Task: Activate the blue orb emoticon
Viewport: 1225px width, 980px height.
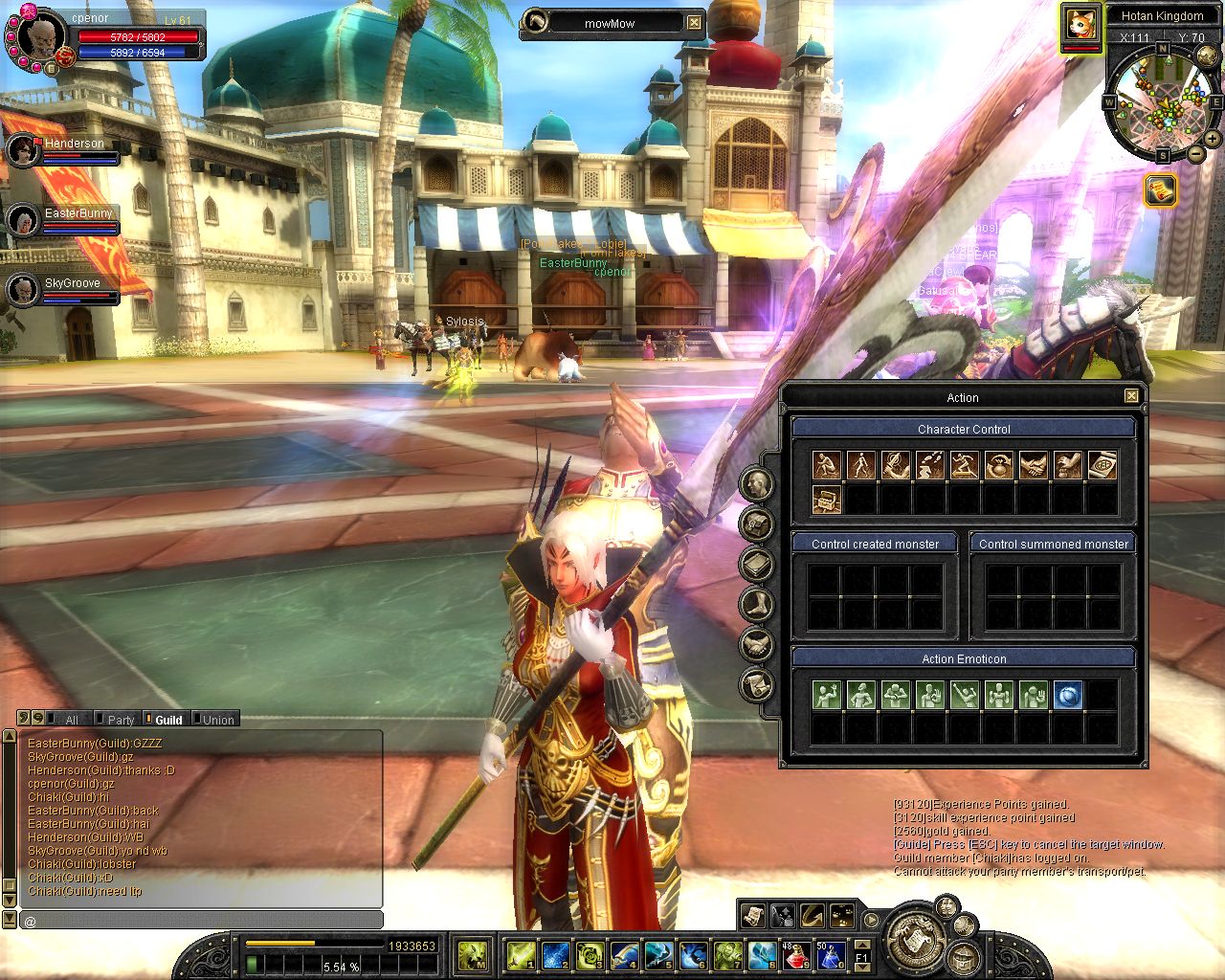Action: click(x=1067, y=696)
